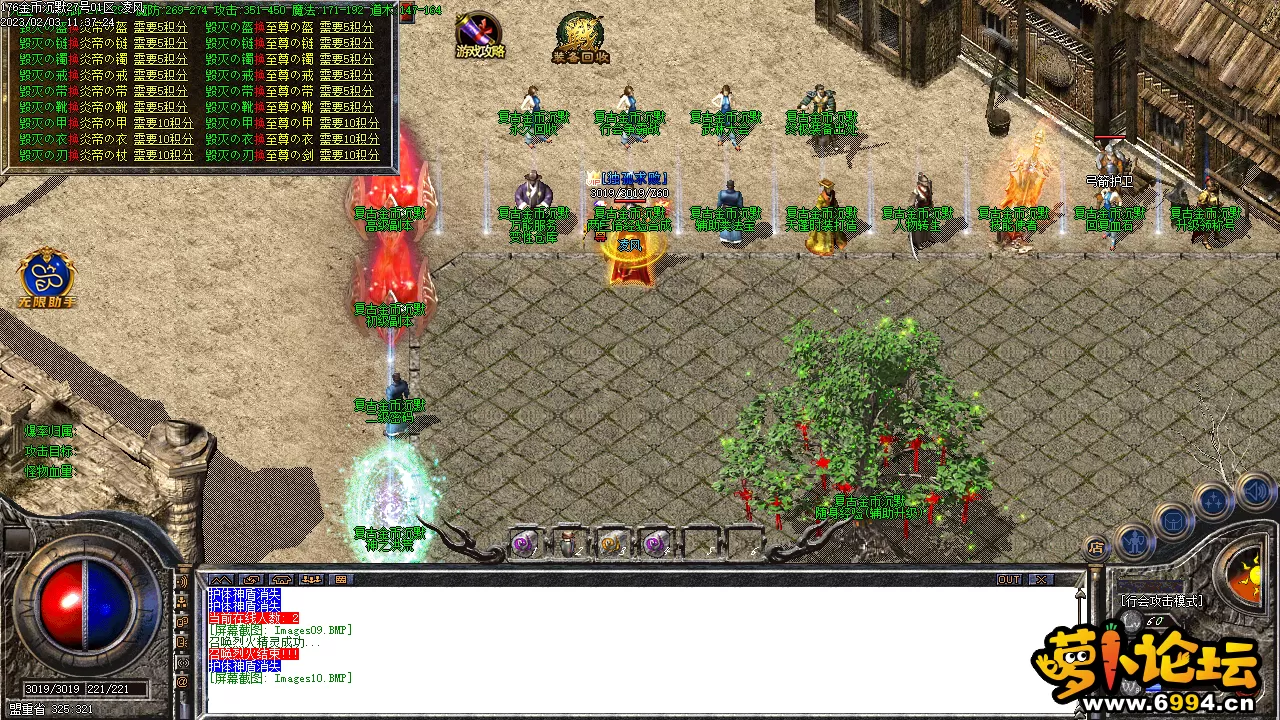
Task: Open the shop via the 店 button
Action: [x=1096, y=548]
